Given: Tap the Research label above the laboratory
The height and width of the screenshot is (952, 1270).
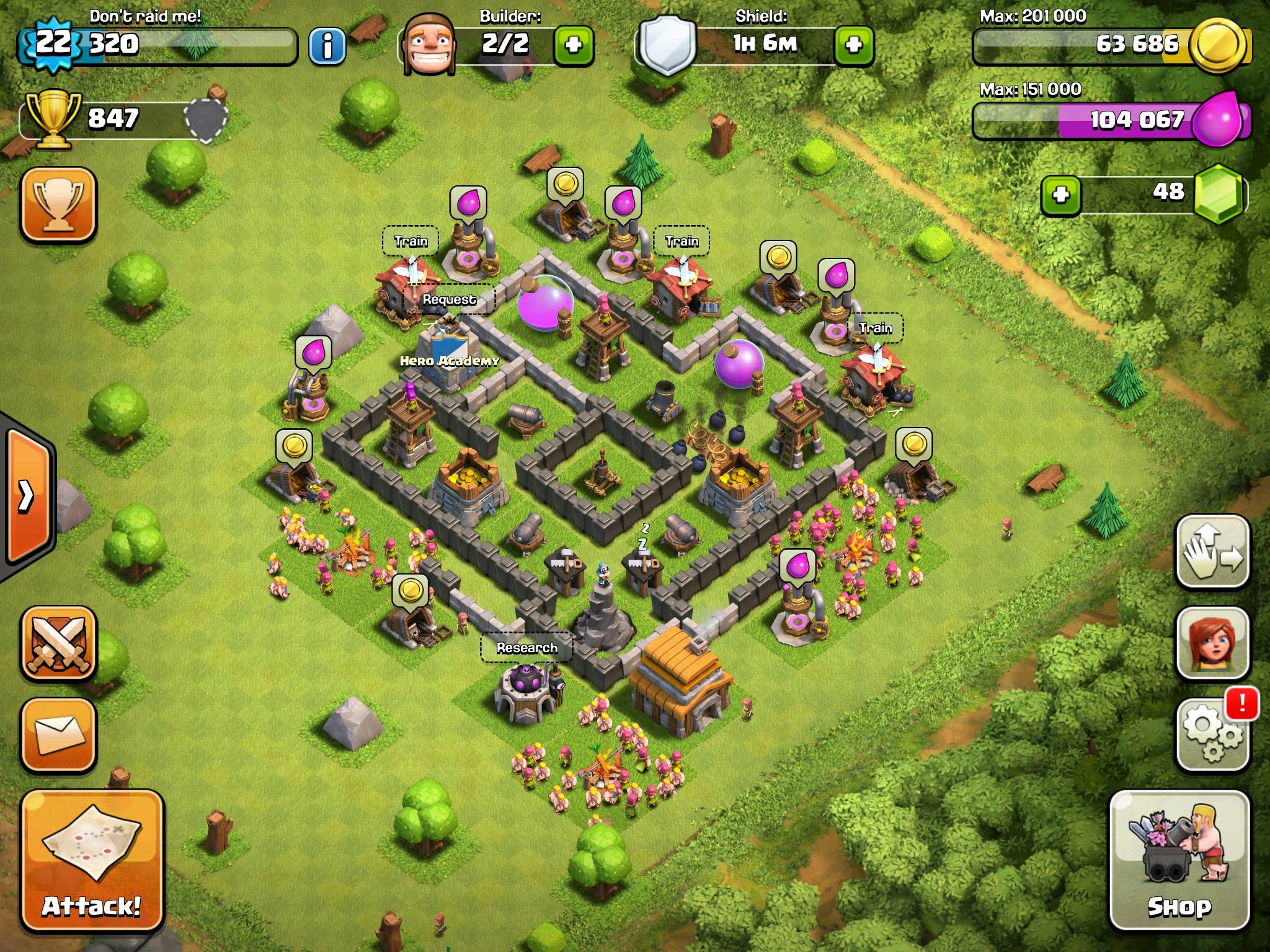Looking at the screenshot, I should point(526,648).
